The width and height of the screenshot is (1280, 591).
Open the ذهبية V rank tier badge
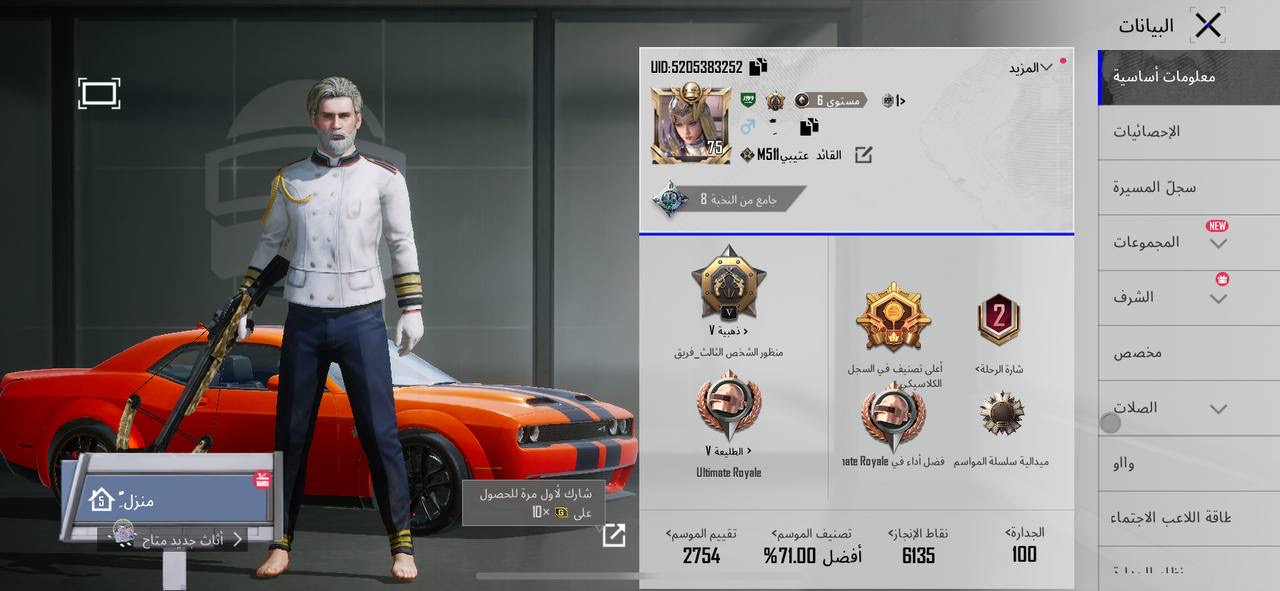point(728,286)
